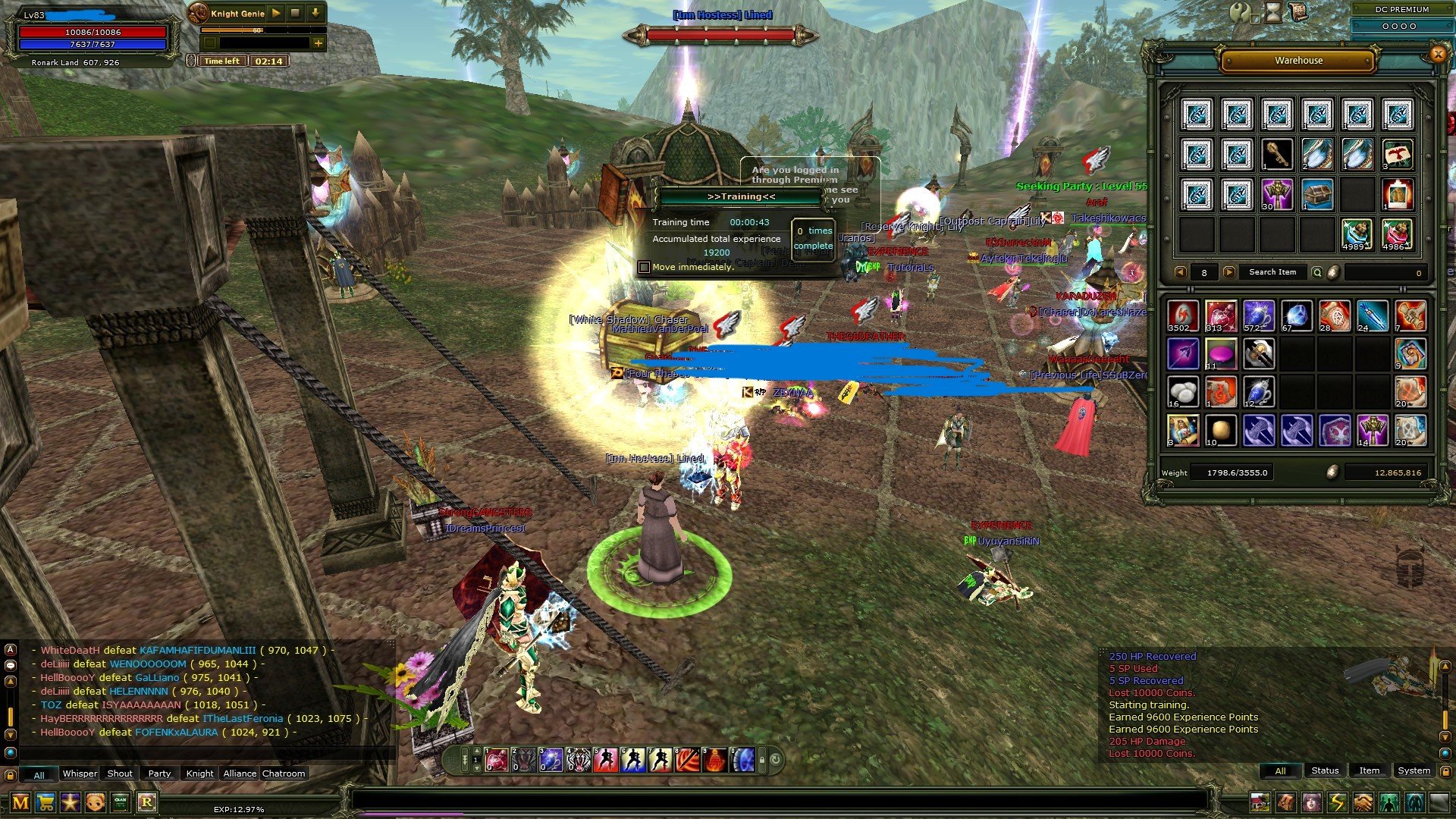Image resolution: width=1456 pixels, height=819 pixels.
Task: Select the pink oval item in inventory
Action: 1220,354
